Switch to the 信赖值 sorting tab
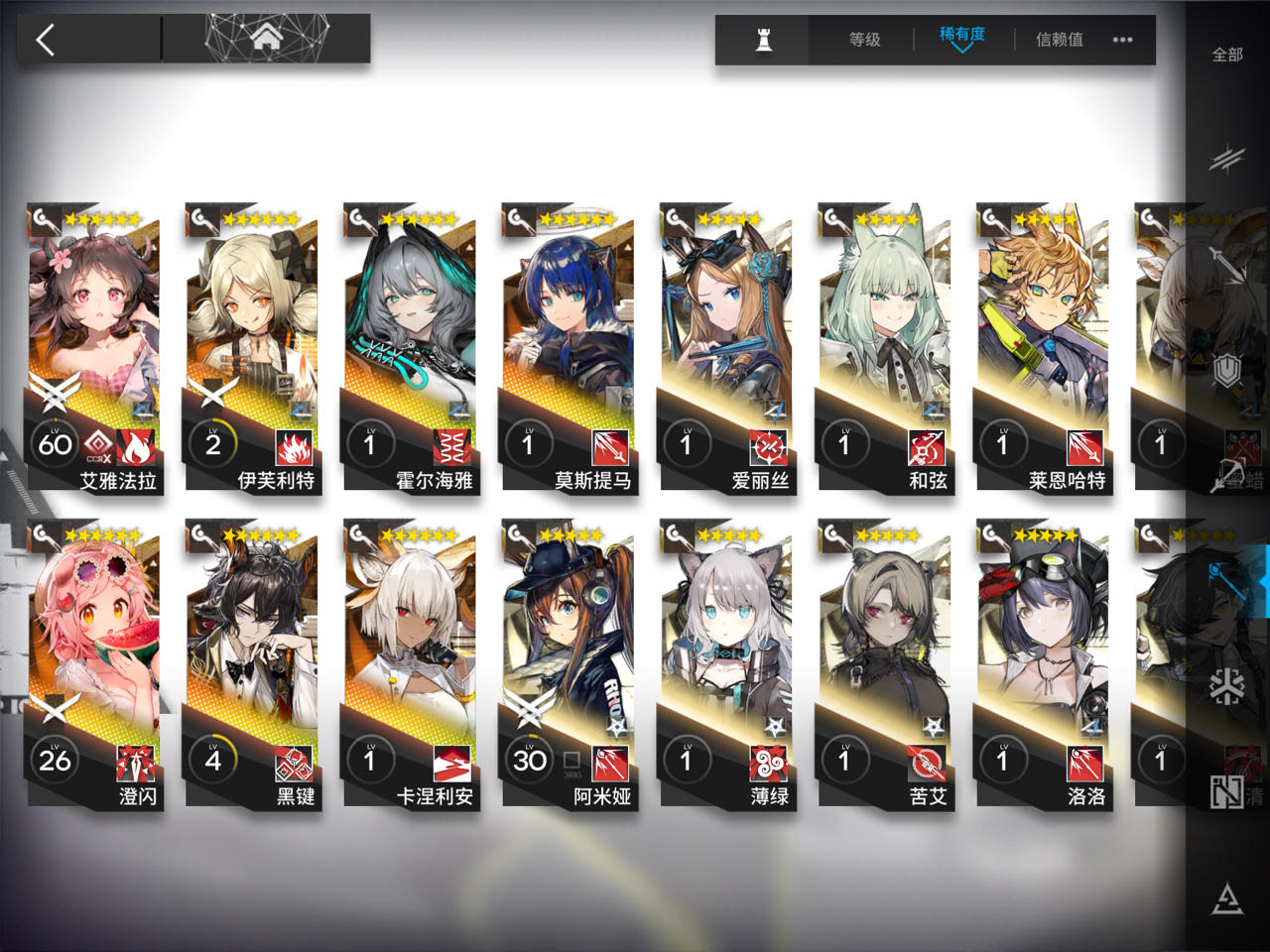The width and height of the screenshot is (1270, 952). pos(1061,40)
